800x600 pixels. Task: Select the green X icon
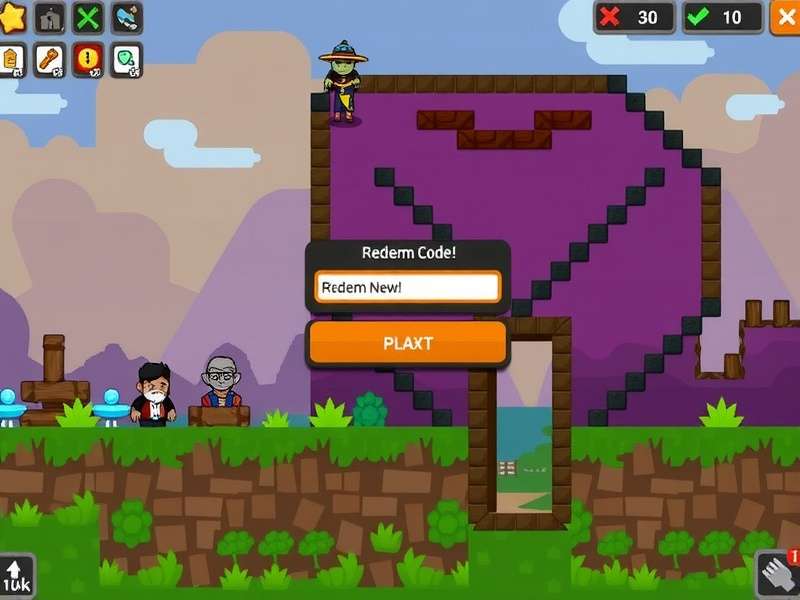tap(89, 18)
